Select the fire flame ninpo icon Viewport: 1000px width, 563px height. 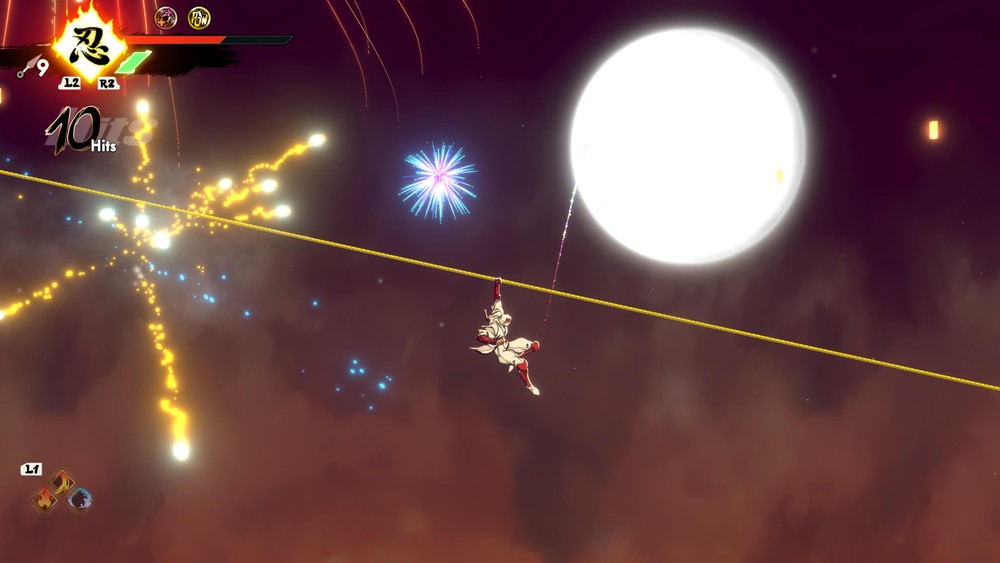tap(45, 499)
